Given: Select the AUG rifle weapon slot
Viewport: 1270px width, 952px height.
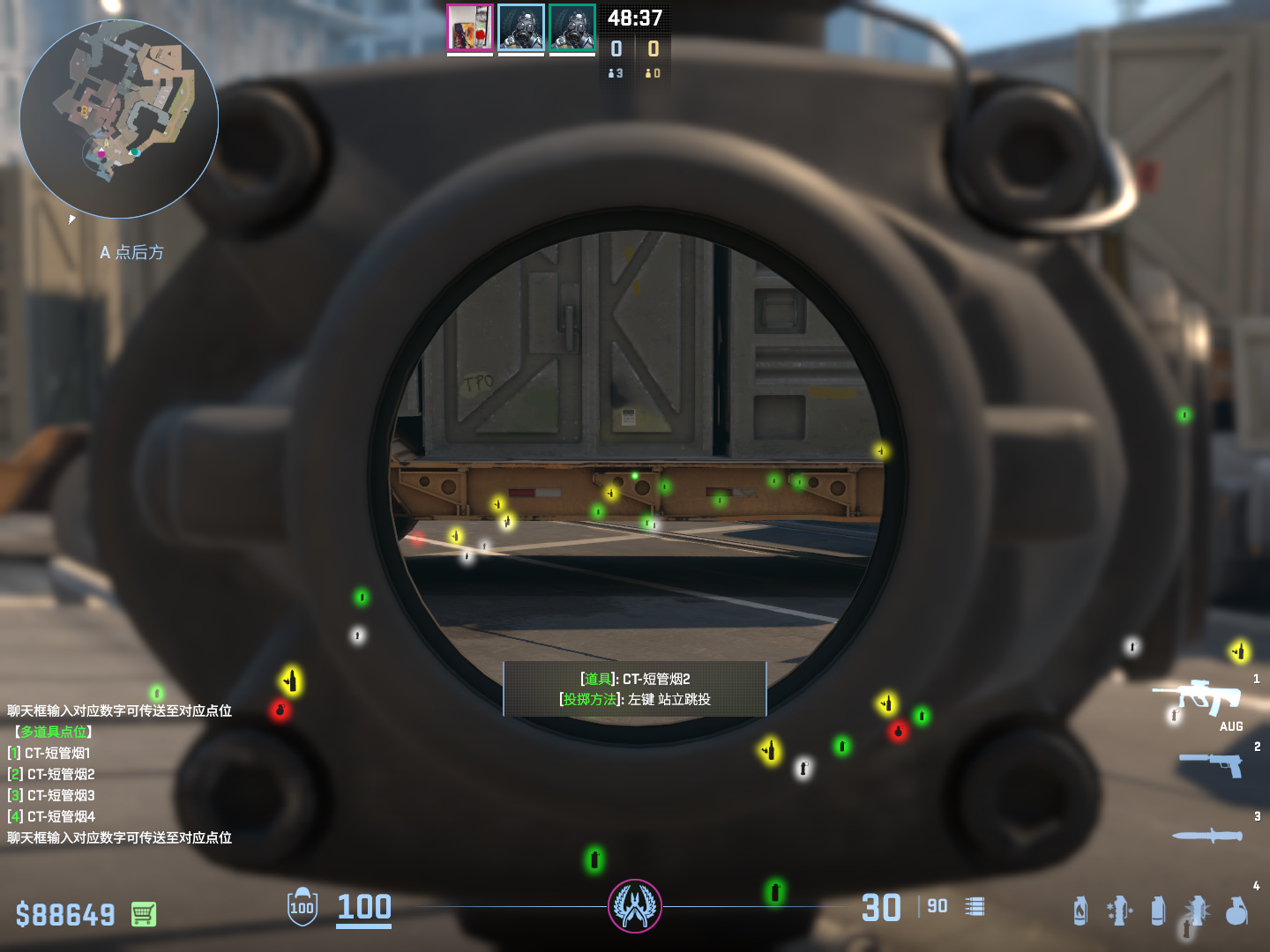Looking at the screenshot, I should [1198, 699].
